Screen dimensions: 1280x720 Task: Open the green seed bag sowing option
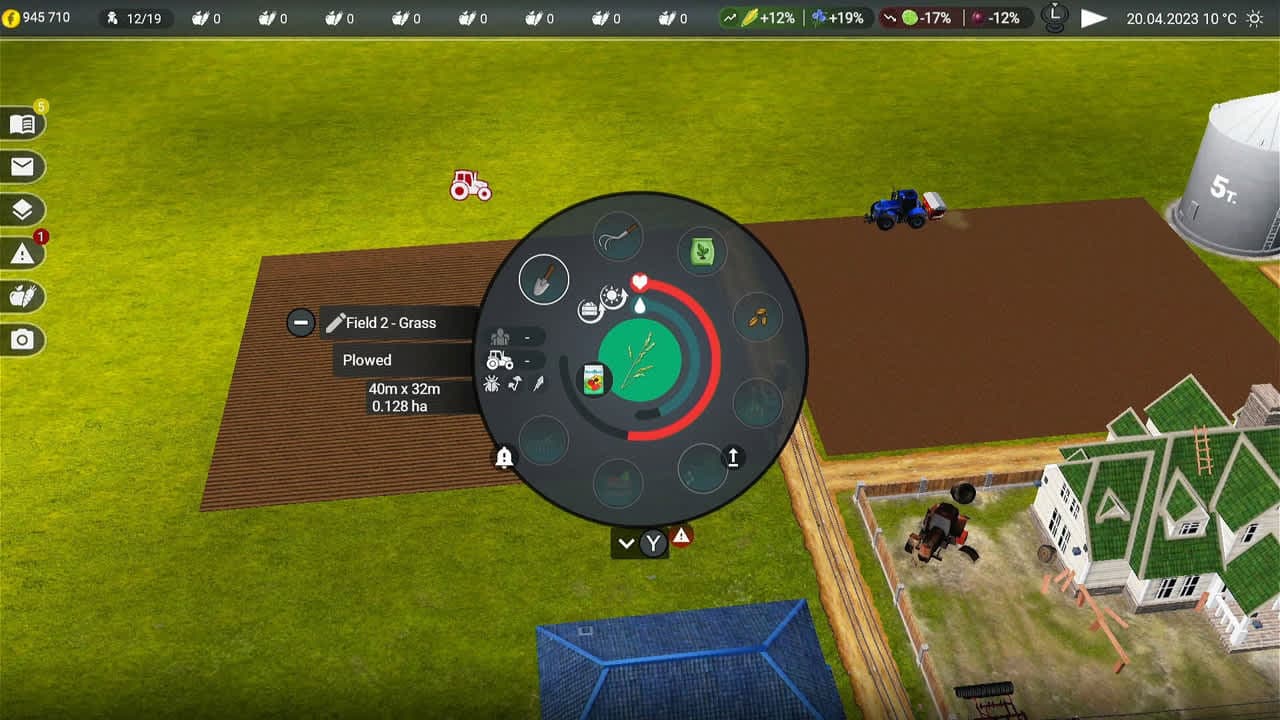(x=703, y=253)
